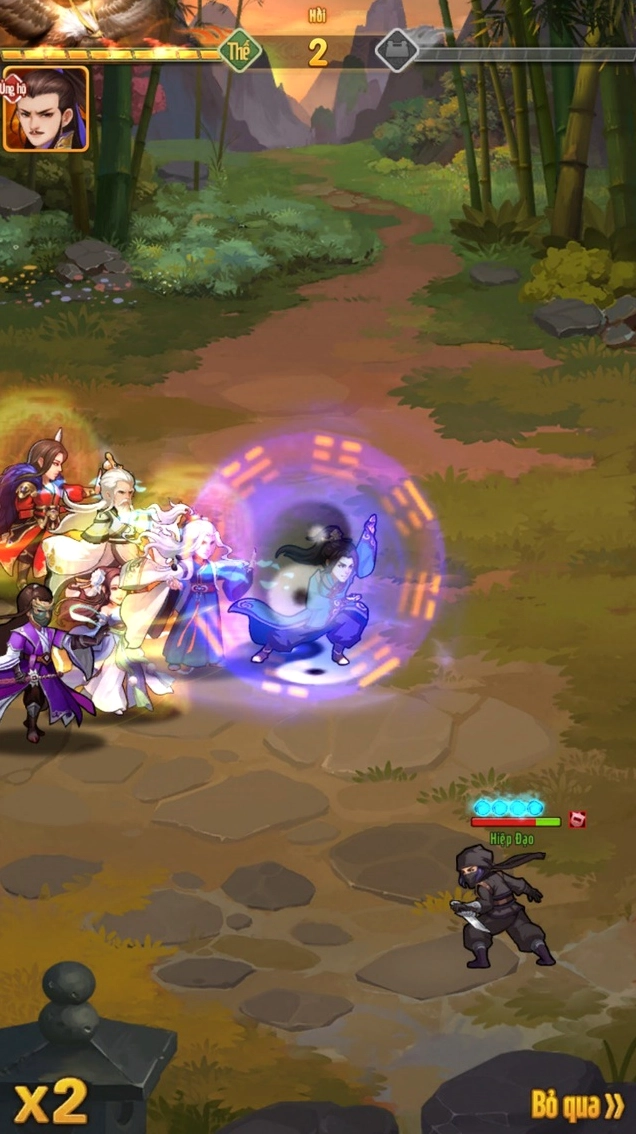
Task: Skip the battle with Bỏ qua
Action: coord(577,1104)
